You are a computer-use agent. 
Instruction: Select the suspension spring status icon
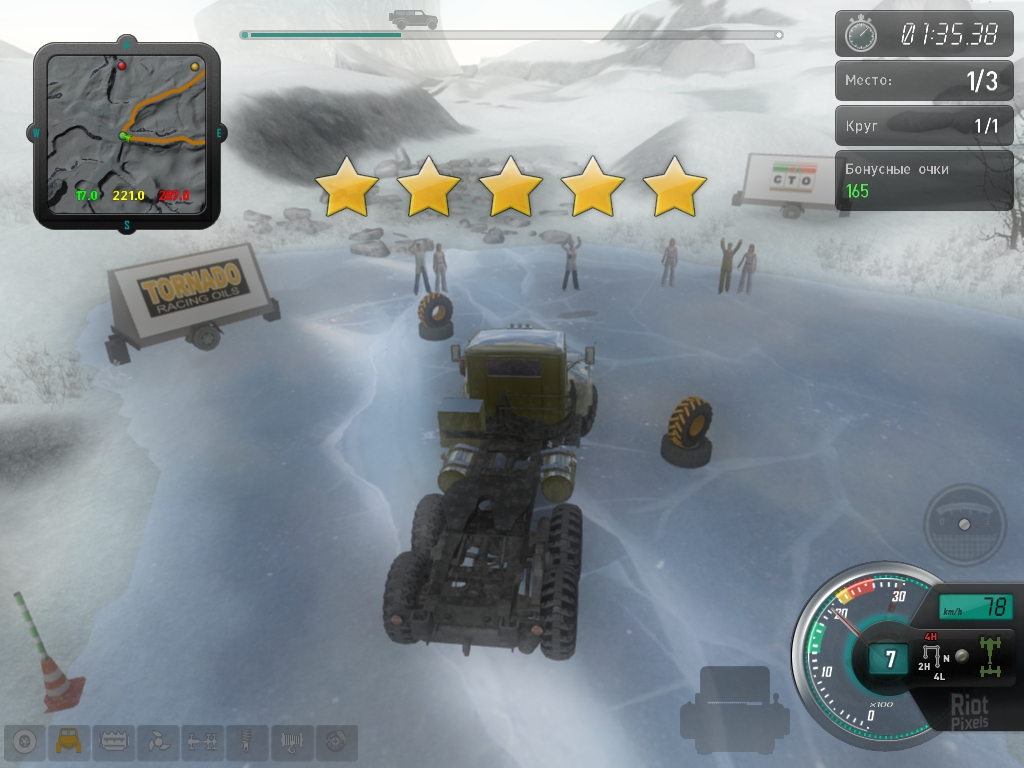pyautogui.click(x=247, y=742)
